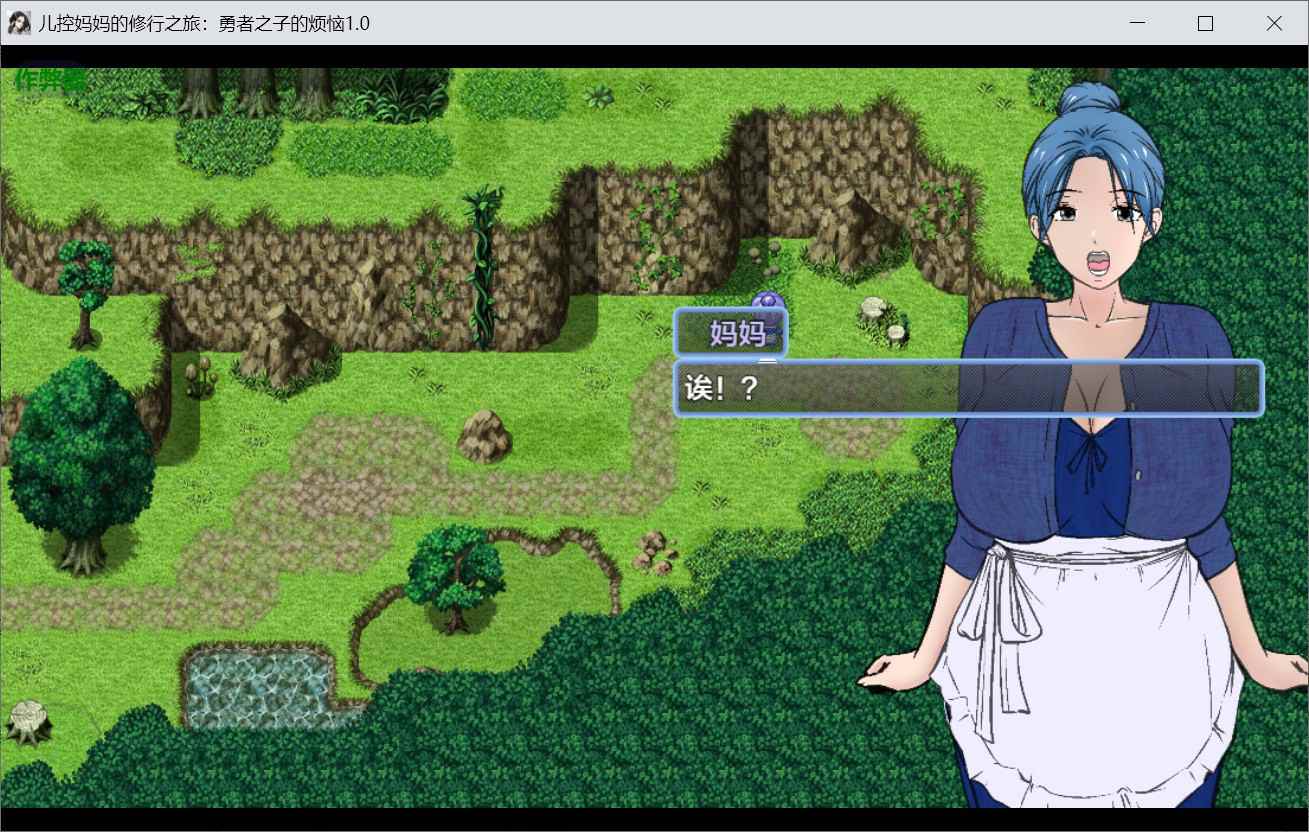
Task: Close the game window
Action: [x=1273, y=24]
